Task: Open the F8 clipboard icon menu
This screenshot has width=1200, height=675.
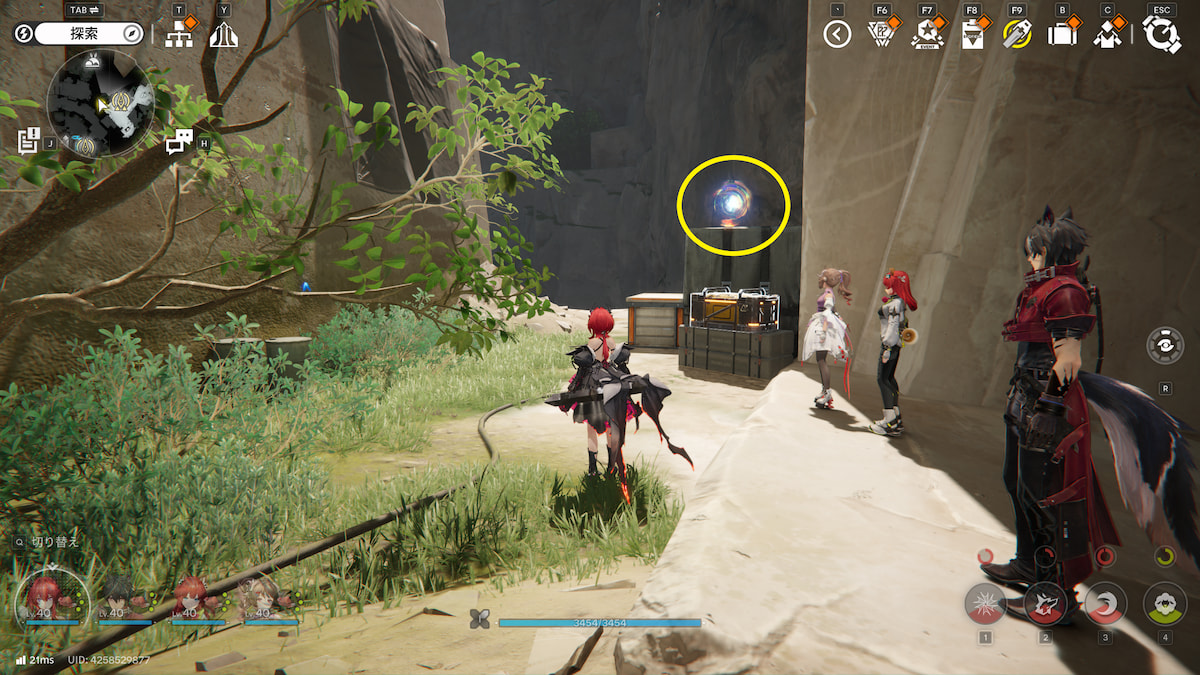Action: pyautogui.click(x=971, y=35)
